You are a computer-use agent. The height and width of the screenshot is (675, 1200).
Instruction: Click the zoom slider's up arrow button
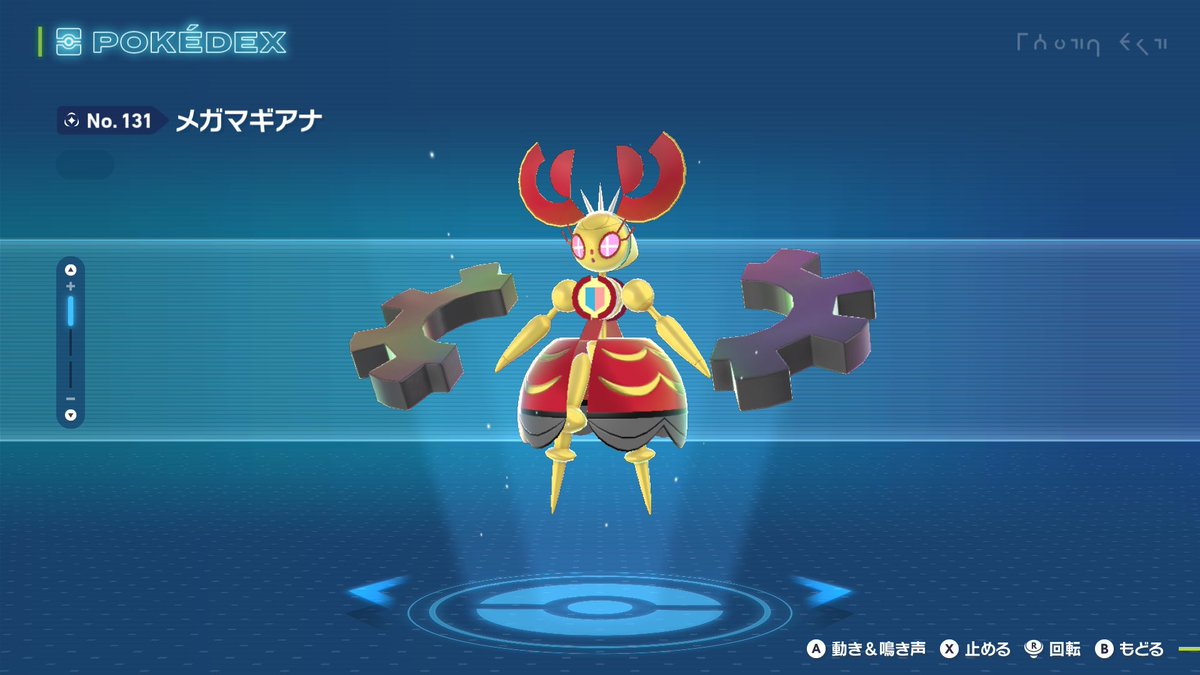70,269
